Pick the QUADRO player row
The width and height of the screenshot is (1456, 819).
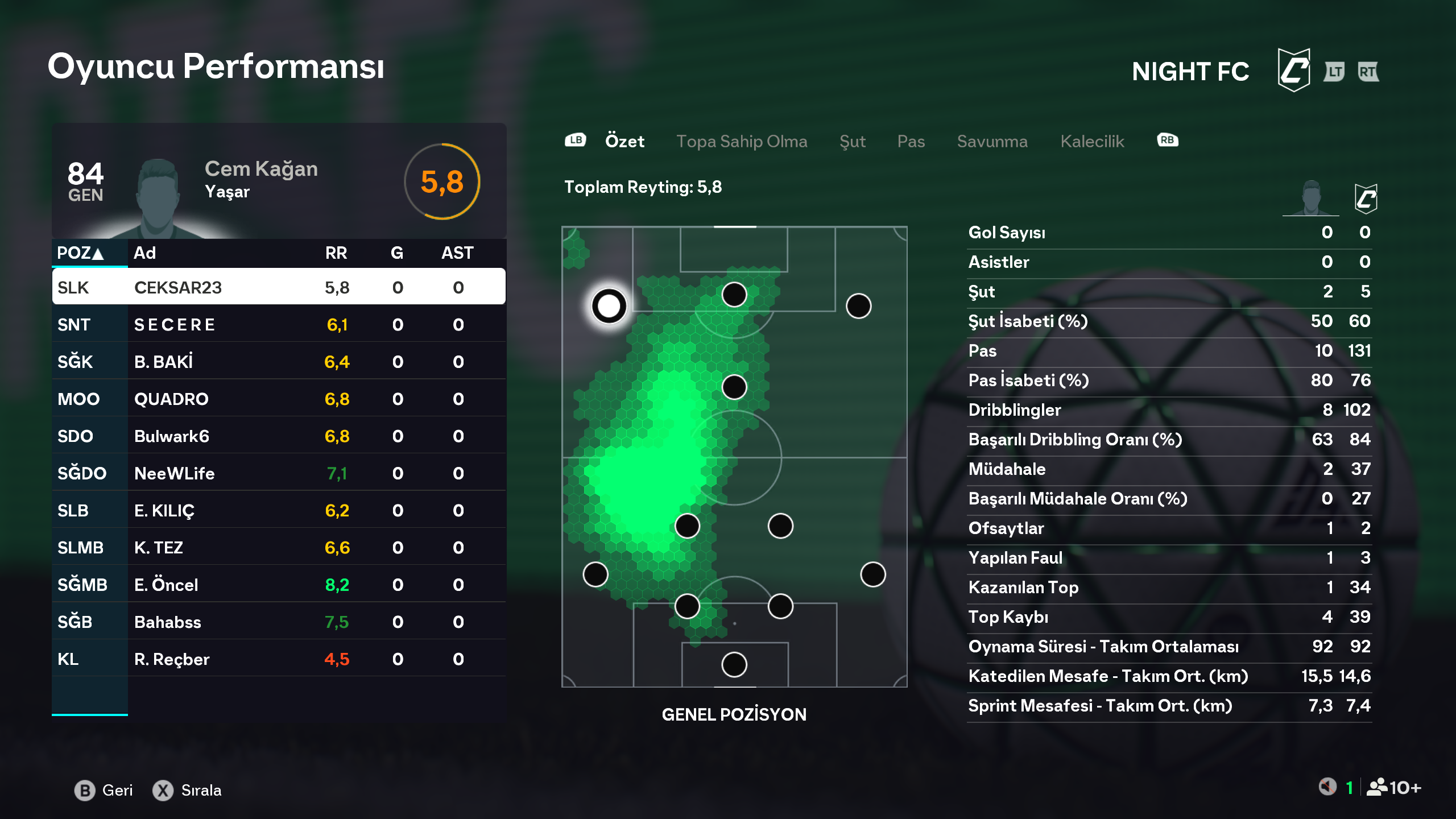[279, 399]
